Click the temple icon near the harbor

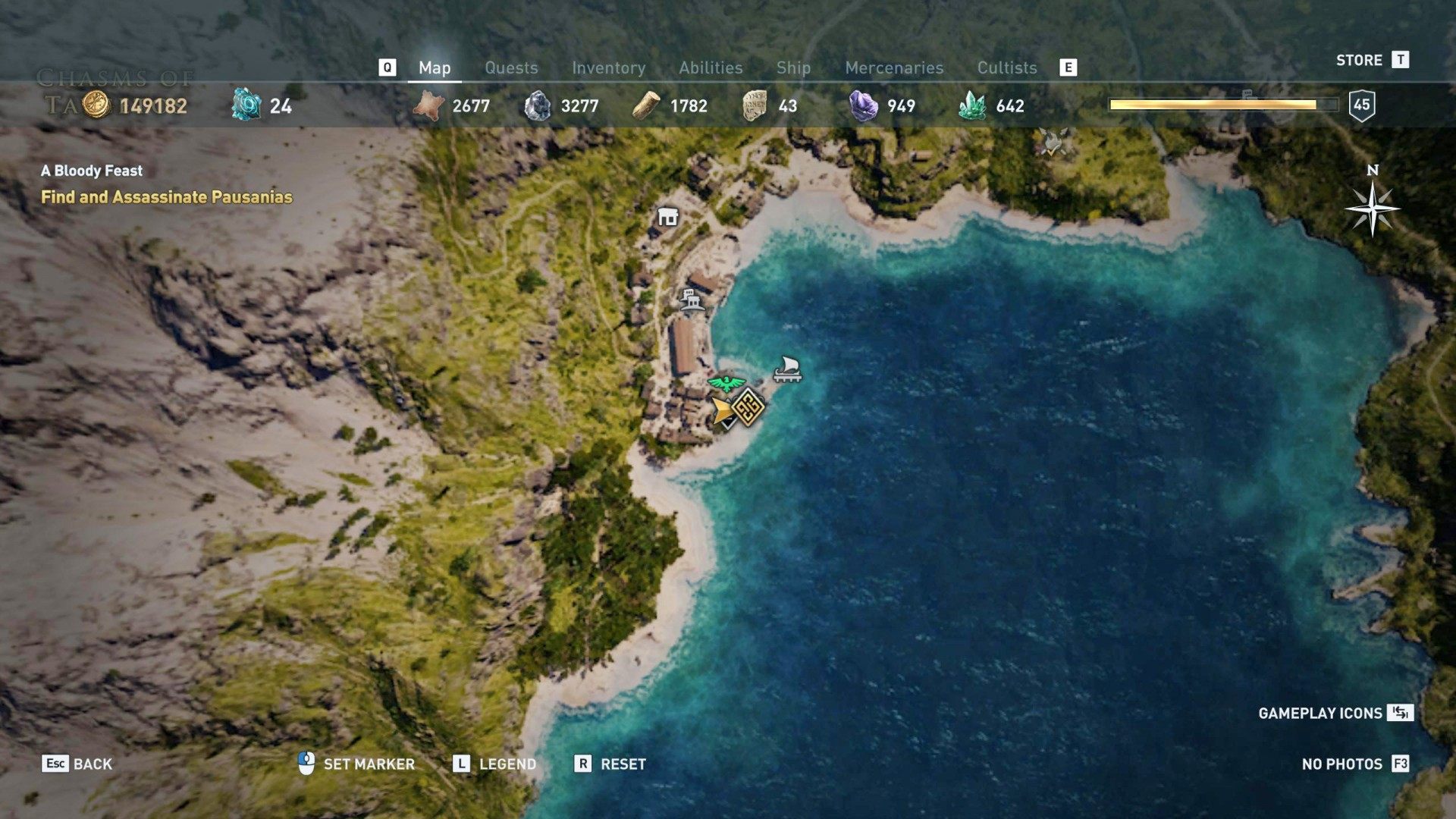tap(692, 300)
